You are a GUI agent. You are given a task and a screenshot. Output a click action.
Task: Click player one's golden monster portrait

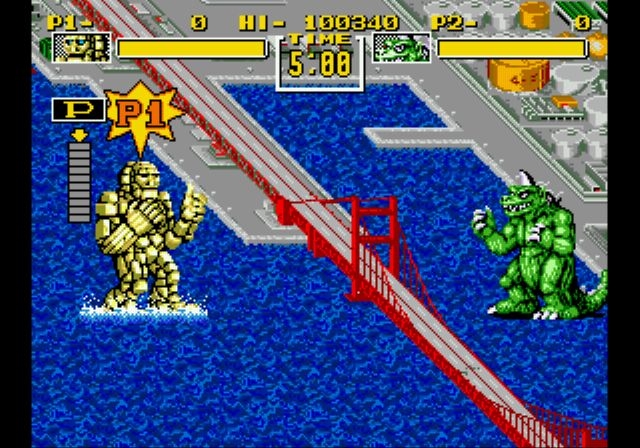81,48
